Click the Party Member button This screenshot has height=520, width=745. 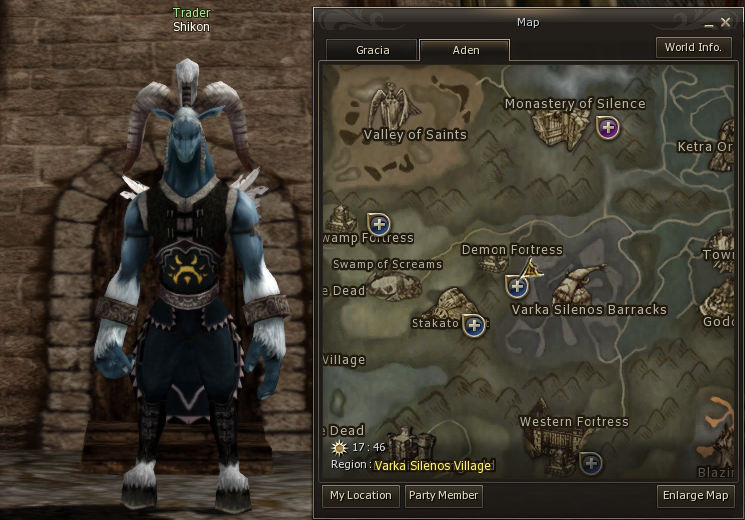coord(444,496)
